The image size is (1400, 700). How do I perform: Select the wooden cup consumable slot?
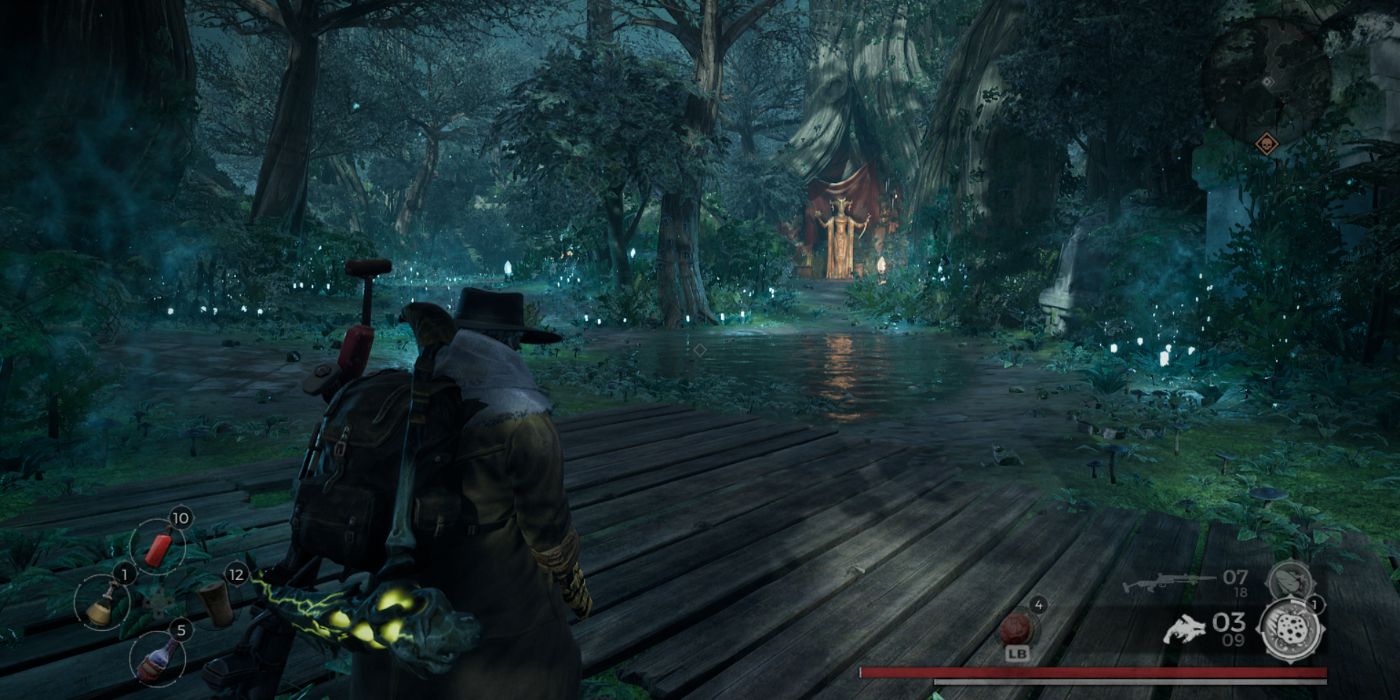tap(214, 603)
